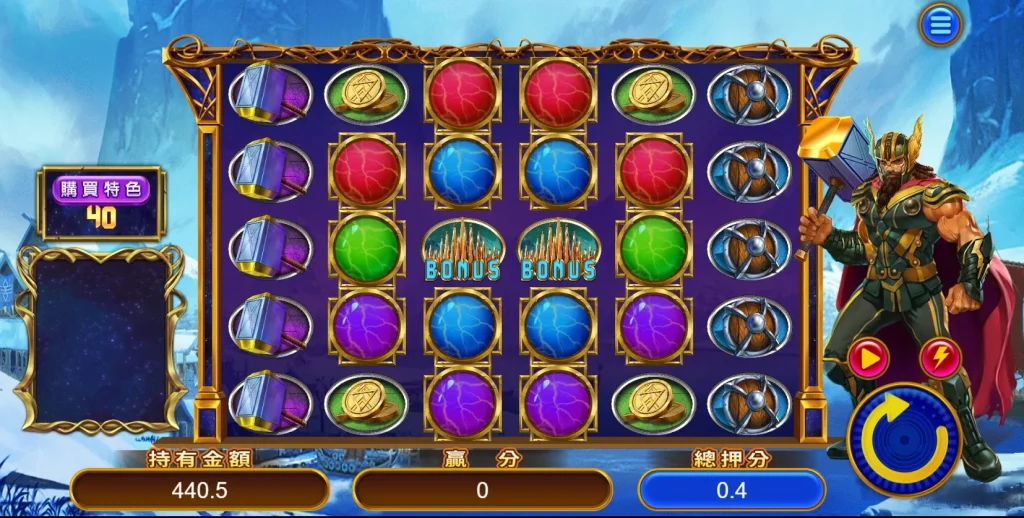1024x518 pixels.
Task: Spin the reels with the circular arrow button
Action: pyautogui.click(x=904, y=439)
